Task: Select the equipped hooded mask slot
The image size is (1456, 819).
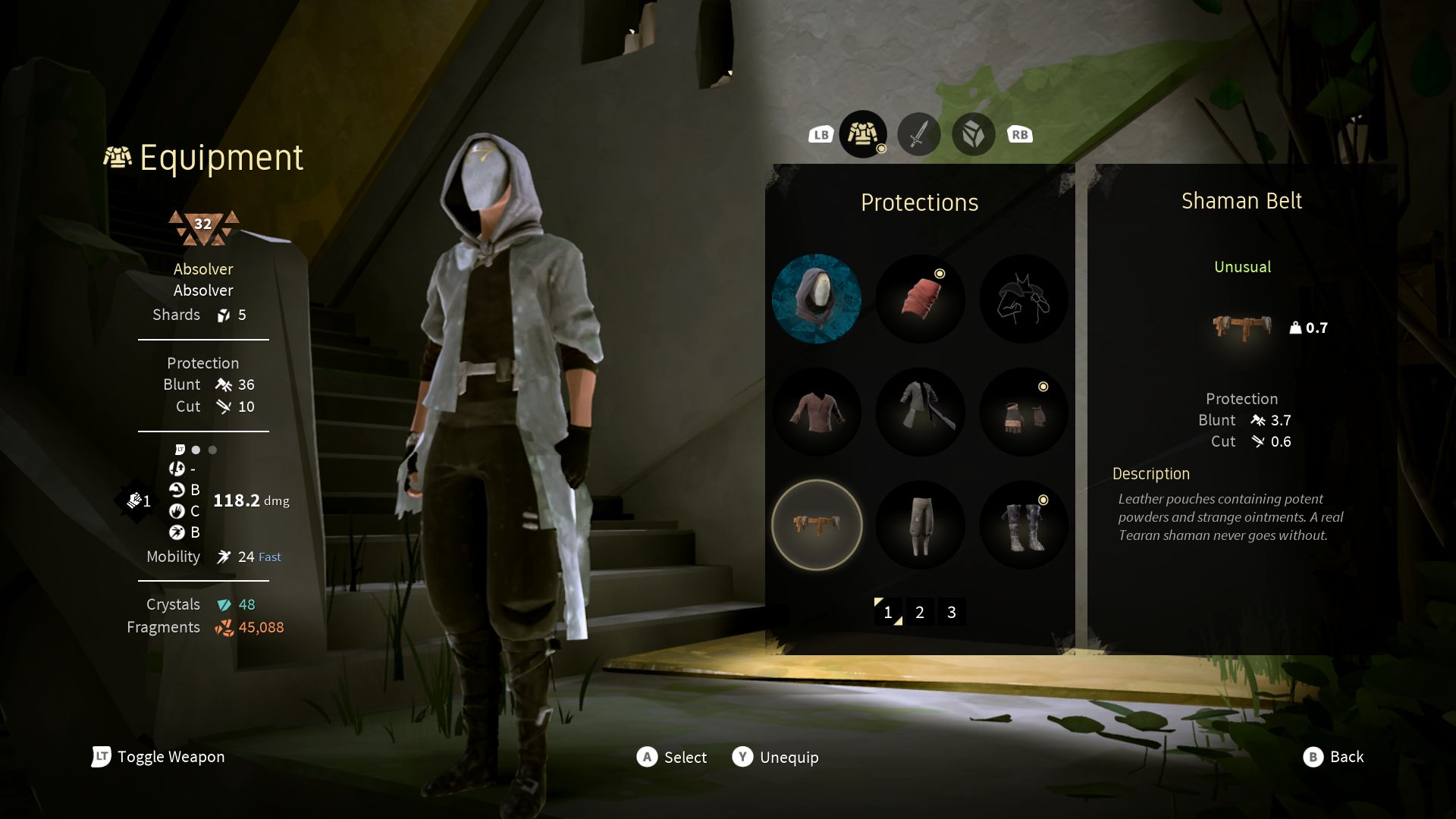Action: (x=817, y=299)
